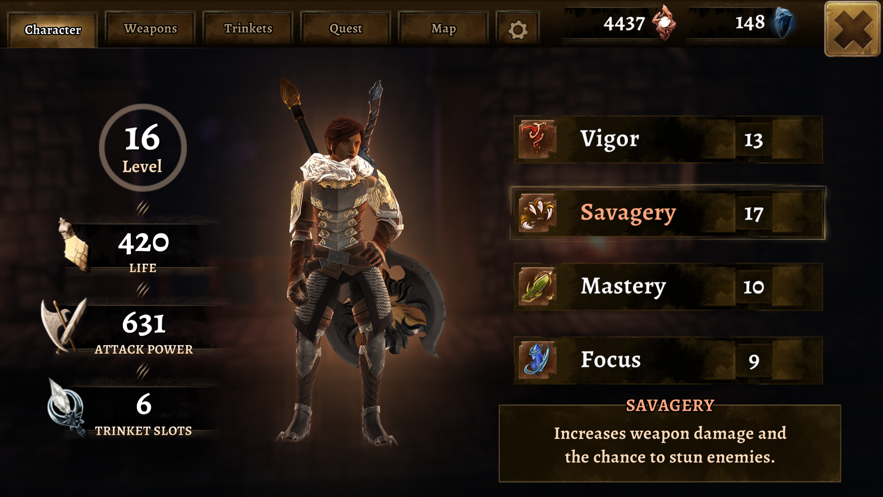Image resolution: width=883 pixels, height=497 pixels.
Task: Select the Vigor attribute row
Action: [668, 139]
